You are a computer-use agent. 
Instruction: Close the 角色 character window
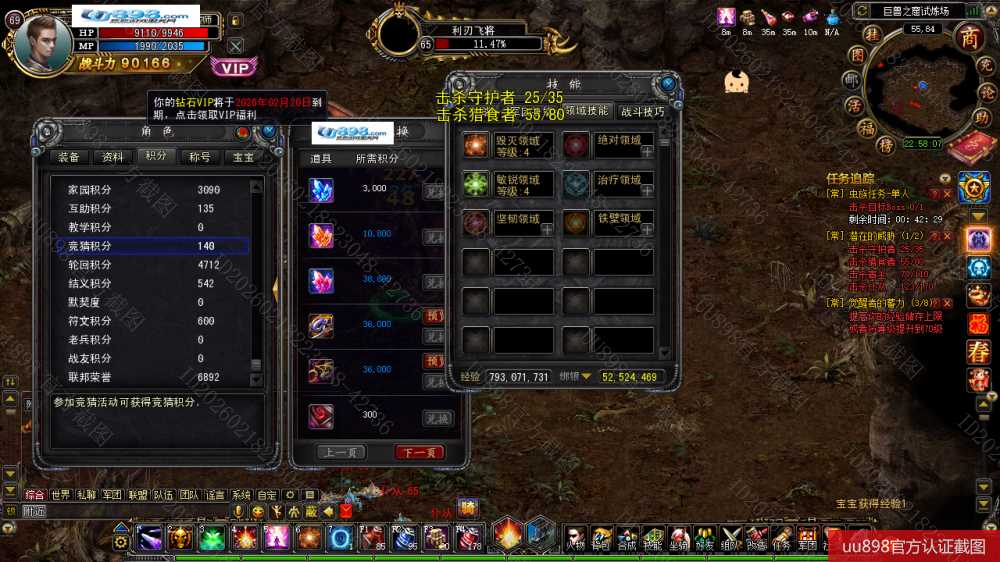click(270, 131)
